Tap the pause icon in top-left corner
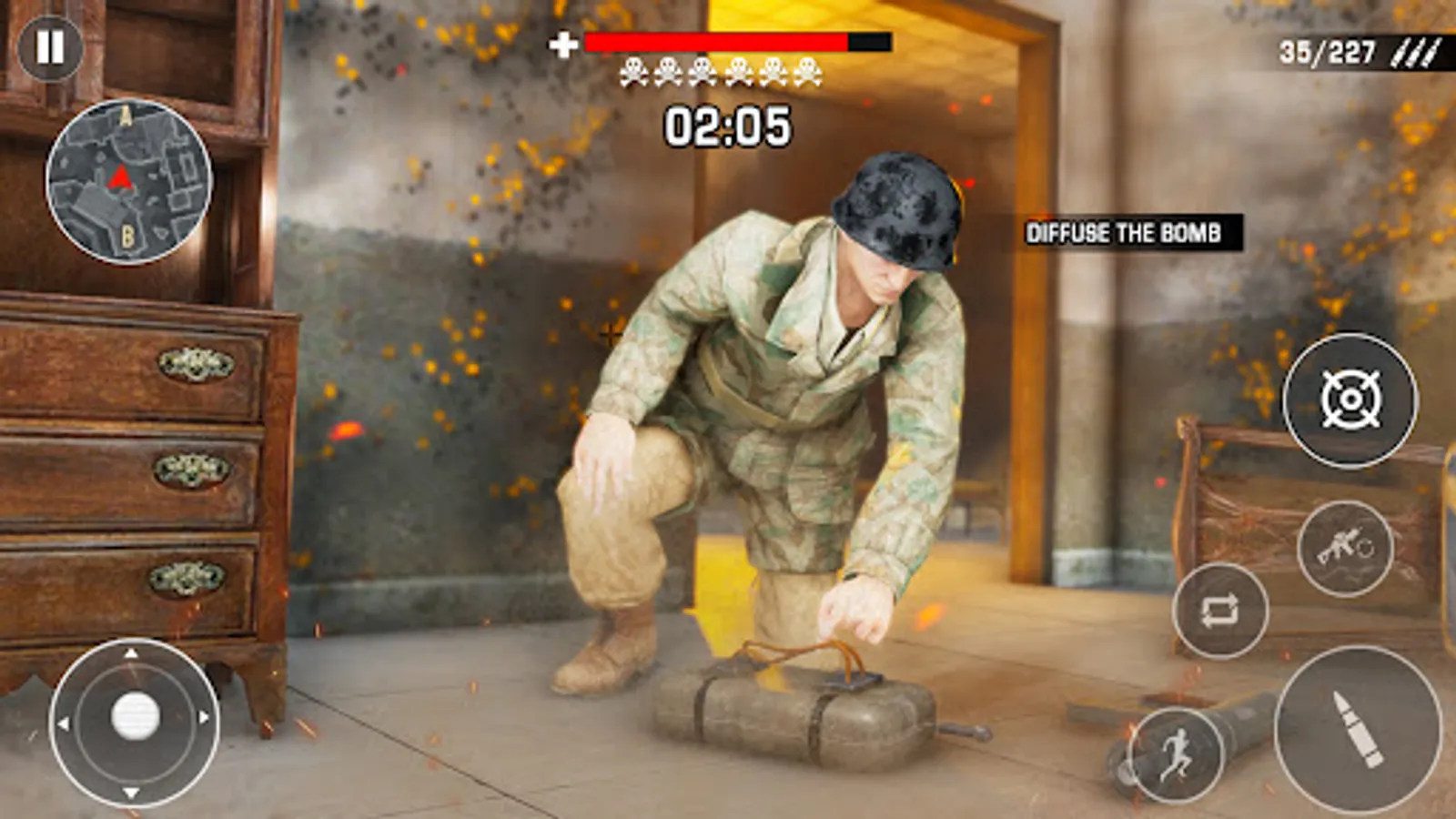 50,47
